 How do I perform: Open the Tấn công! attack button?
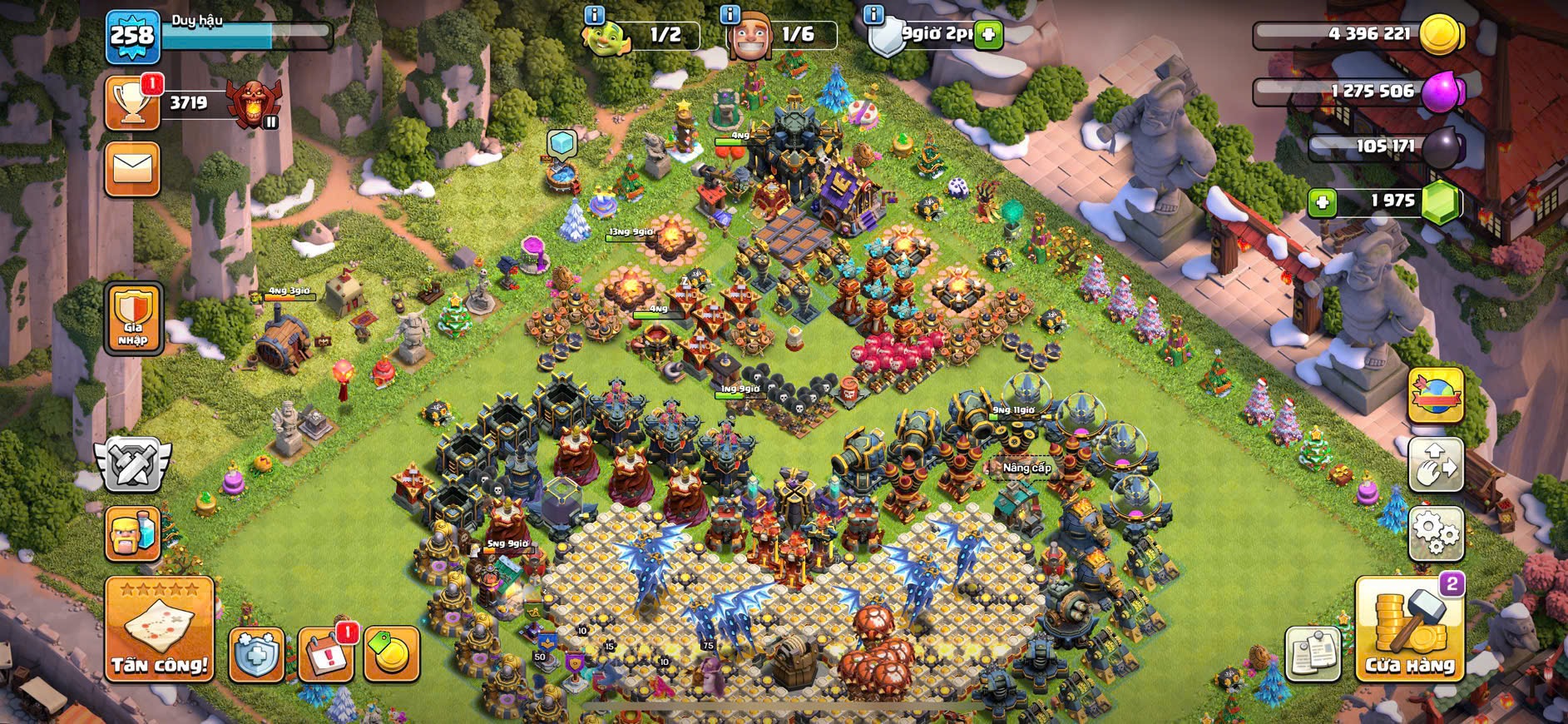160,630
